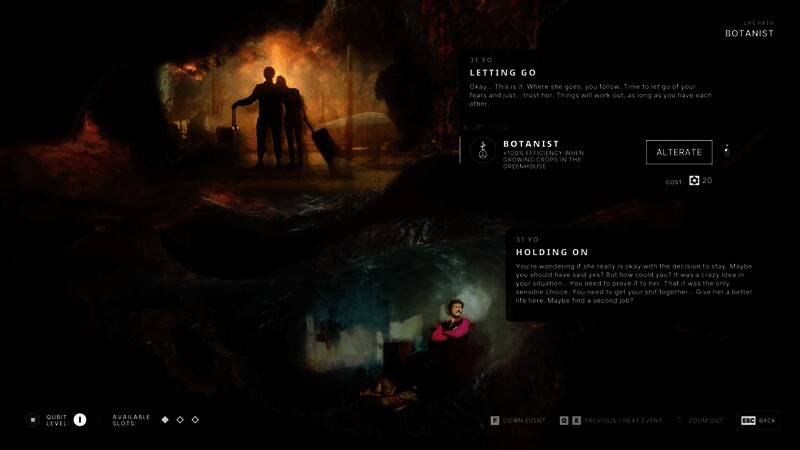The image size is (800, 450).
Task: Select the filled first available slot diamond
Action: tap(165, 419)
